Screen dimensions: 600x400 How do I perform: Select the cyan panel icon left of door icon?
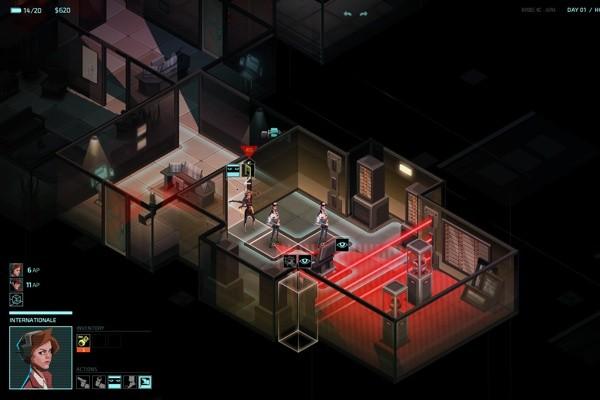(x=234, y=171)
